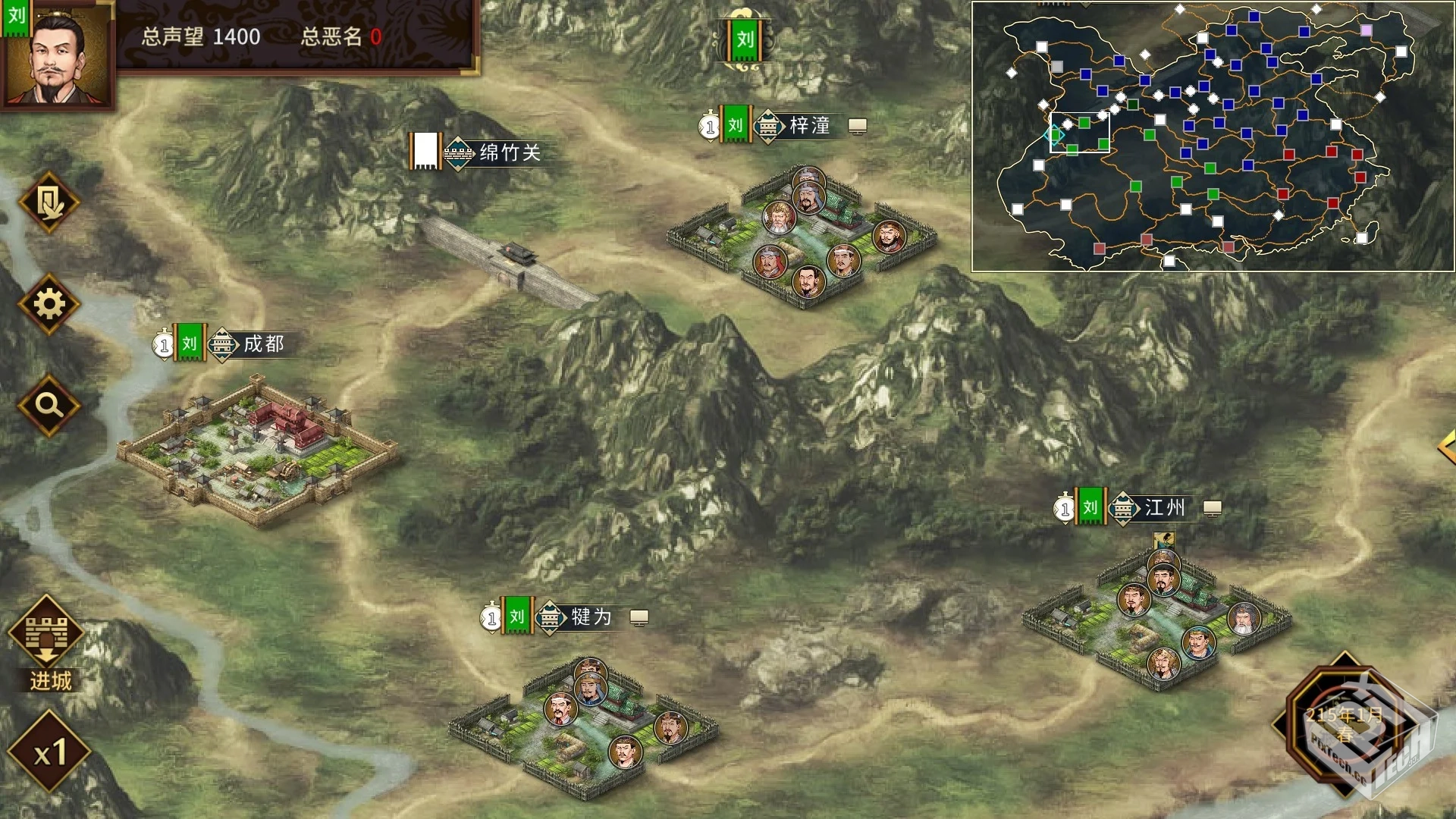Toggle the monitor icon beside 梓潼
The width and height of the screenshot is (1456, 819).
(857, 127)
